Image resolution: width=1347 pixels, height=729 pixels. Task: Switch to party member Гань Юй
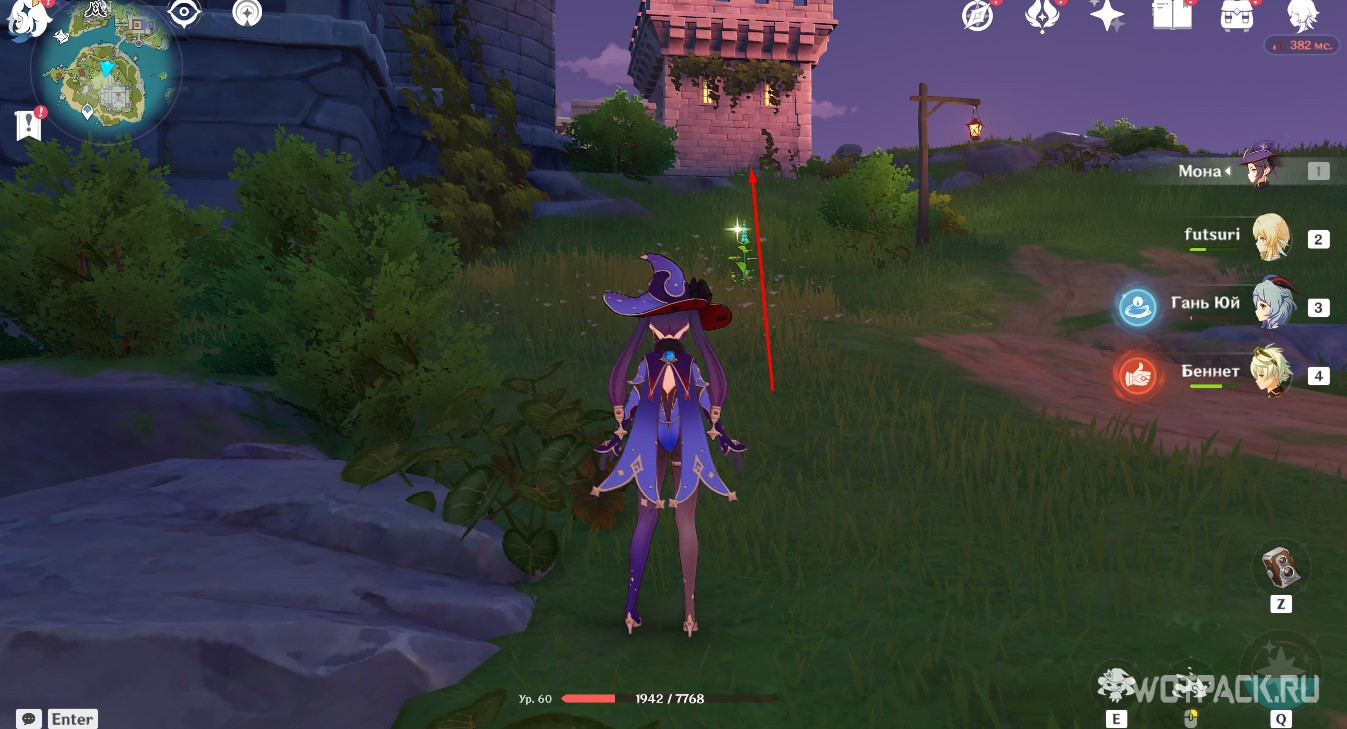pos(1270,305)
